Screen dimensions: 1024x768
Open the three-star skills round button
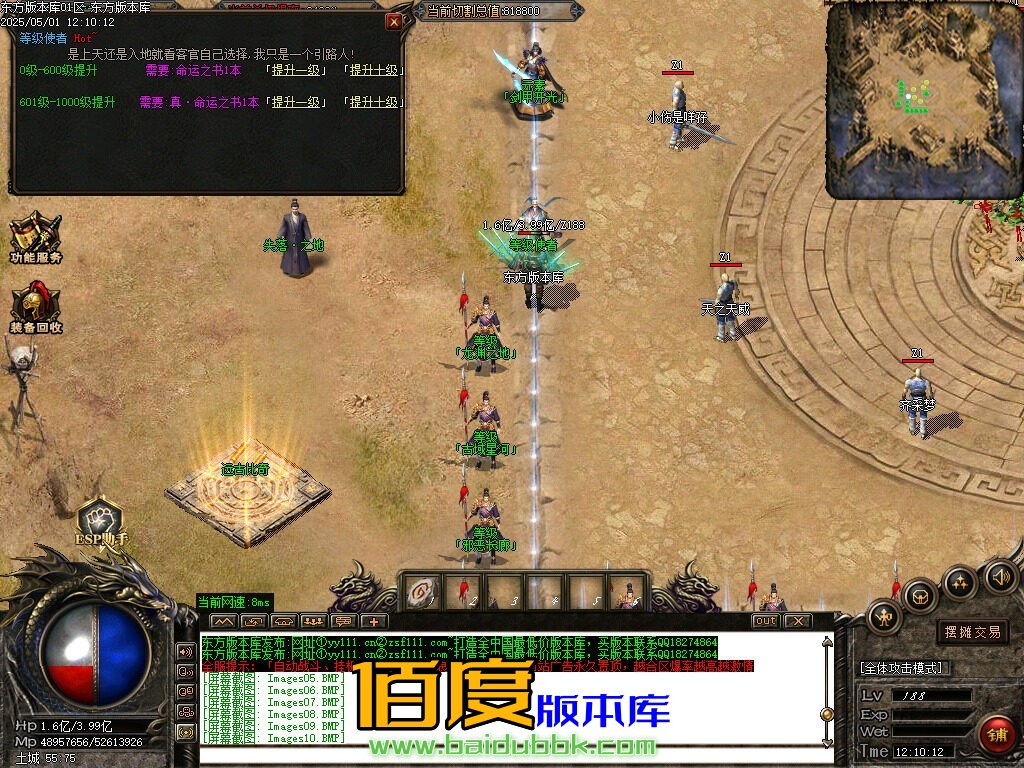(x=960, y=582)
